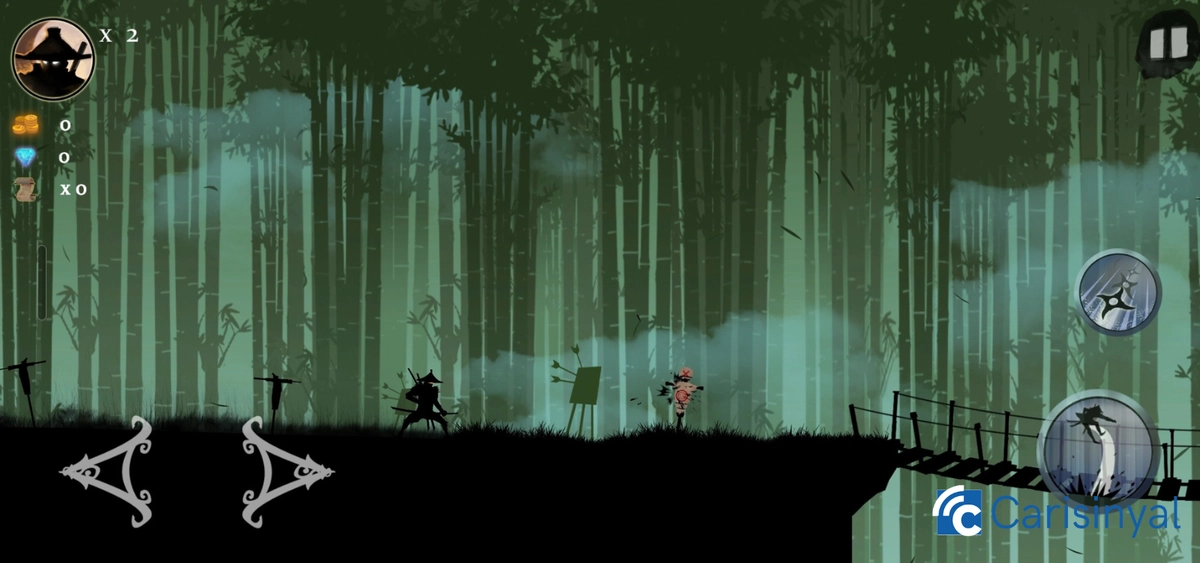Pause the game
1200x563 pixels.
click(x=1161, y=43)
